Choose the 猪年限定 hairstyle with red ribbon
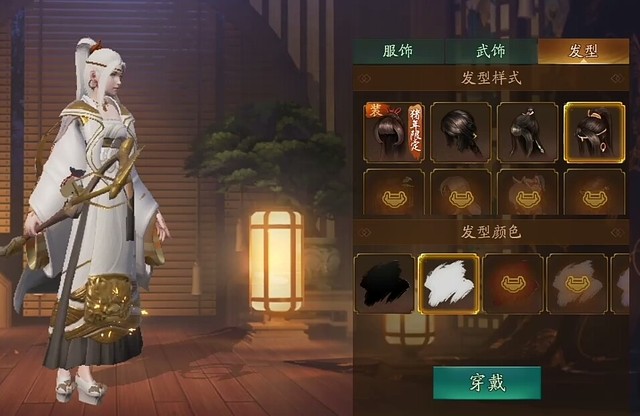This screenshot has width=640, height=416. click(x=393, y=132)
